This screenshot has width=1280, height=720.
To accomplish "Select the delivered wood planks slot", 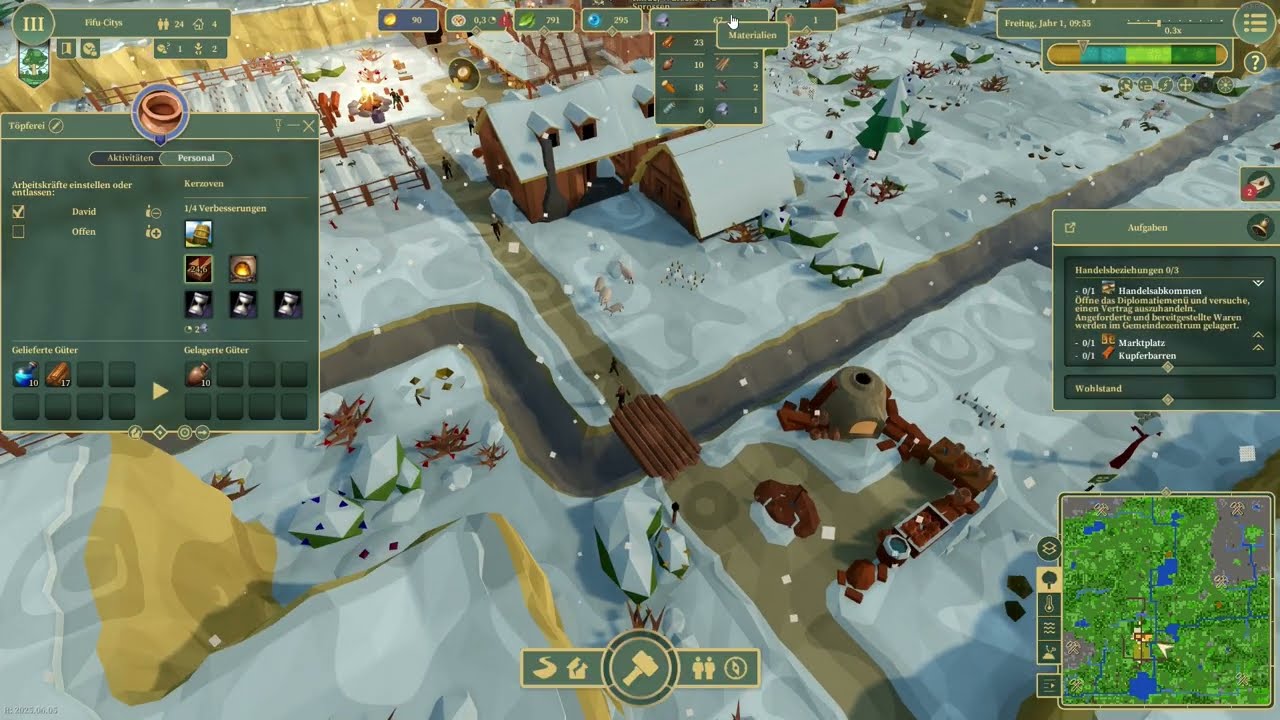I will pos(57,375).
